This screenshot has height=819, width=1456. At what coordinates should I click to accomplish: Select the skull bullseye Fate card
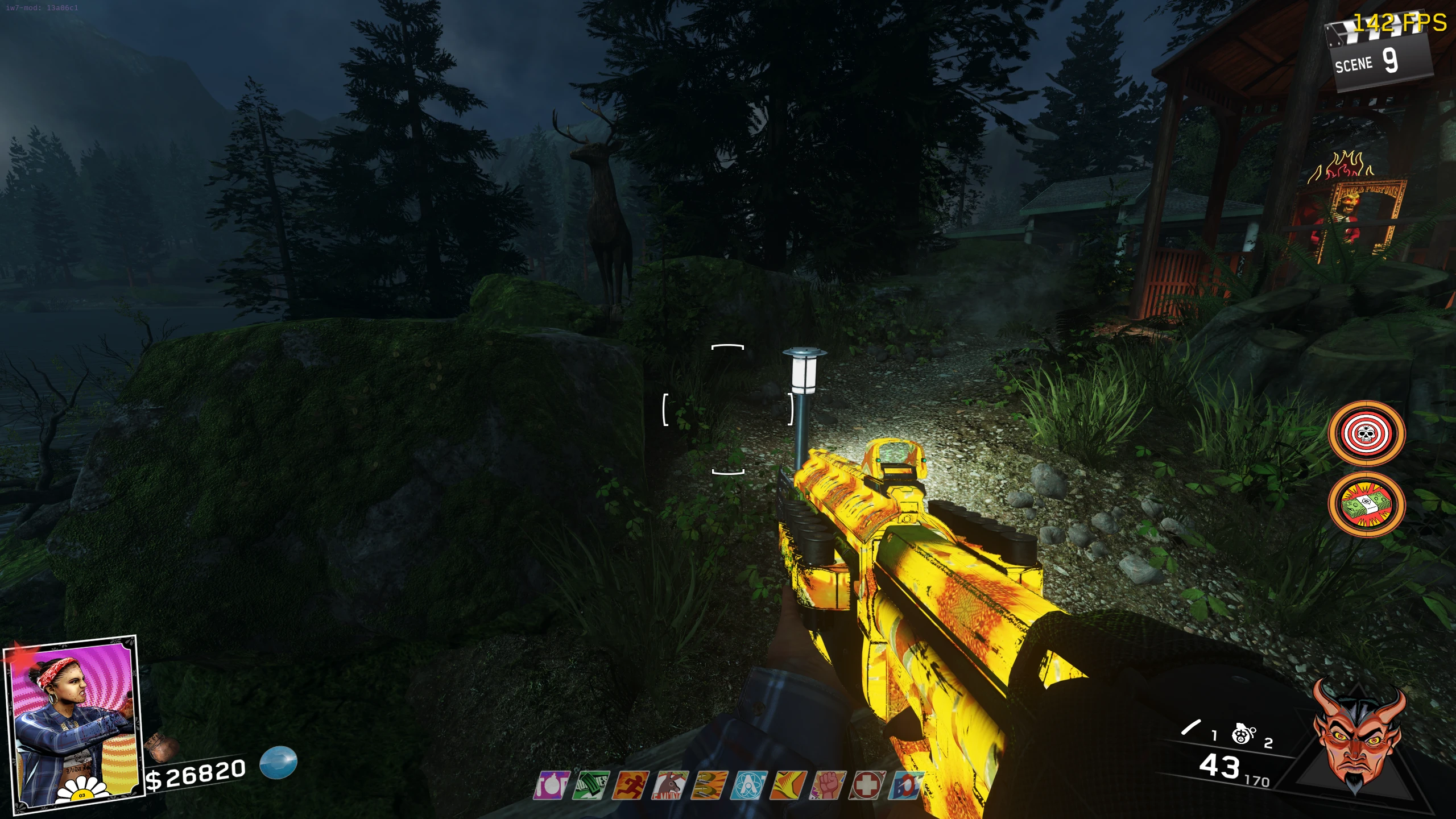tap(1366, 433)
